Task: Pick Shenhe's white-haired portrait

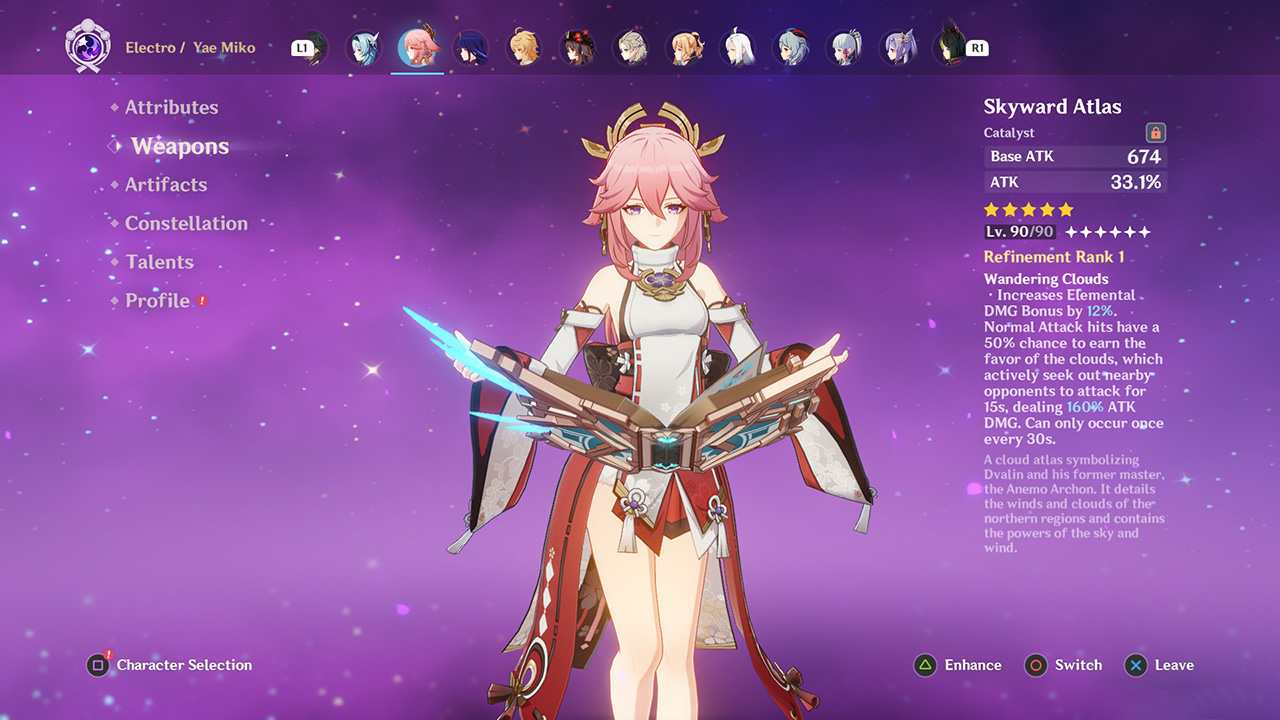Action: [x=738, y=48]
